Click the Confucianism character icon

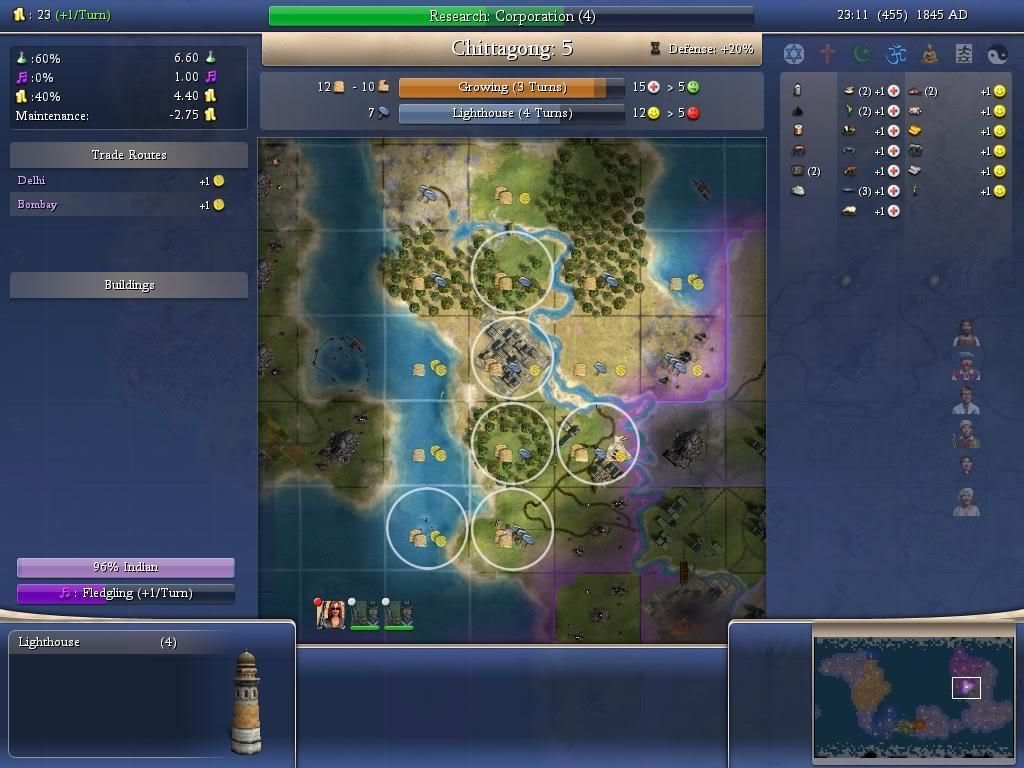pos(964,53)
